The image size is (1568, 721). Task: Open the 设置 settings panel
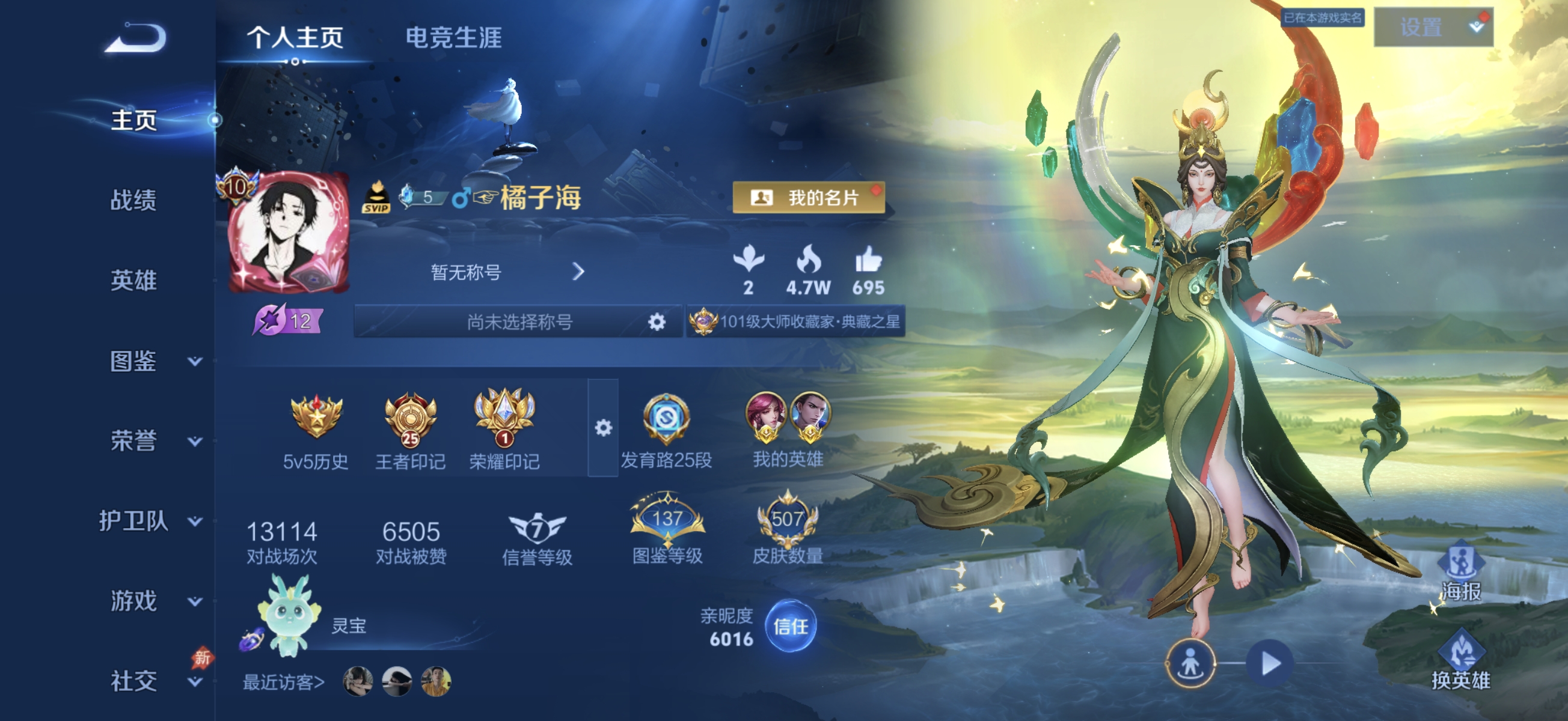(x=1434, y=28)
